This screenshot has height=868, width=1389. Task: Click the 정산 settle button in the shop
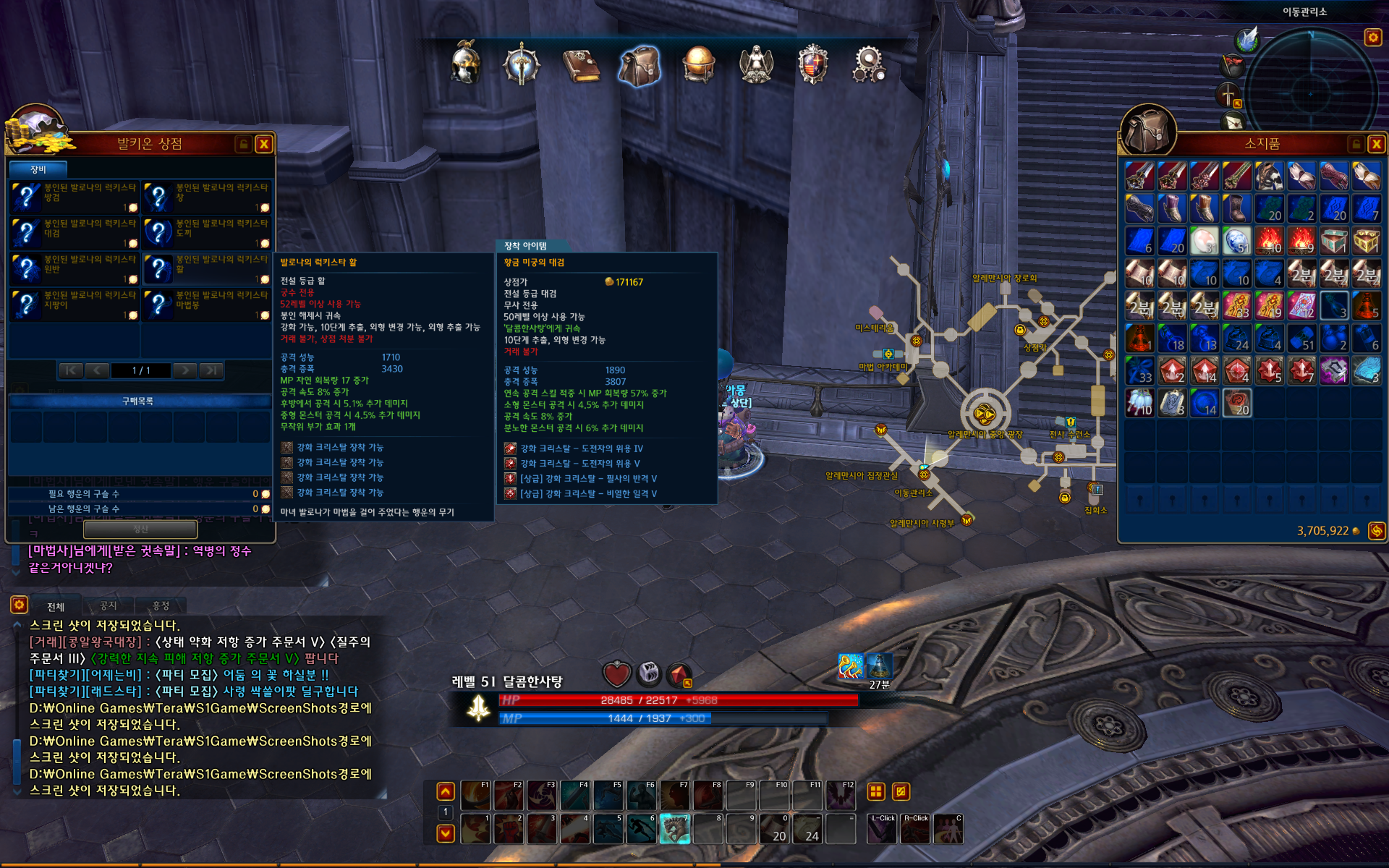140,529
